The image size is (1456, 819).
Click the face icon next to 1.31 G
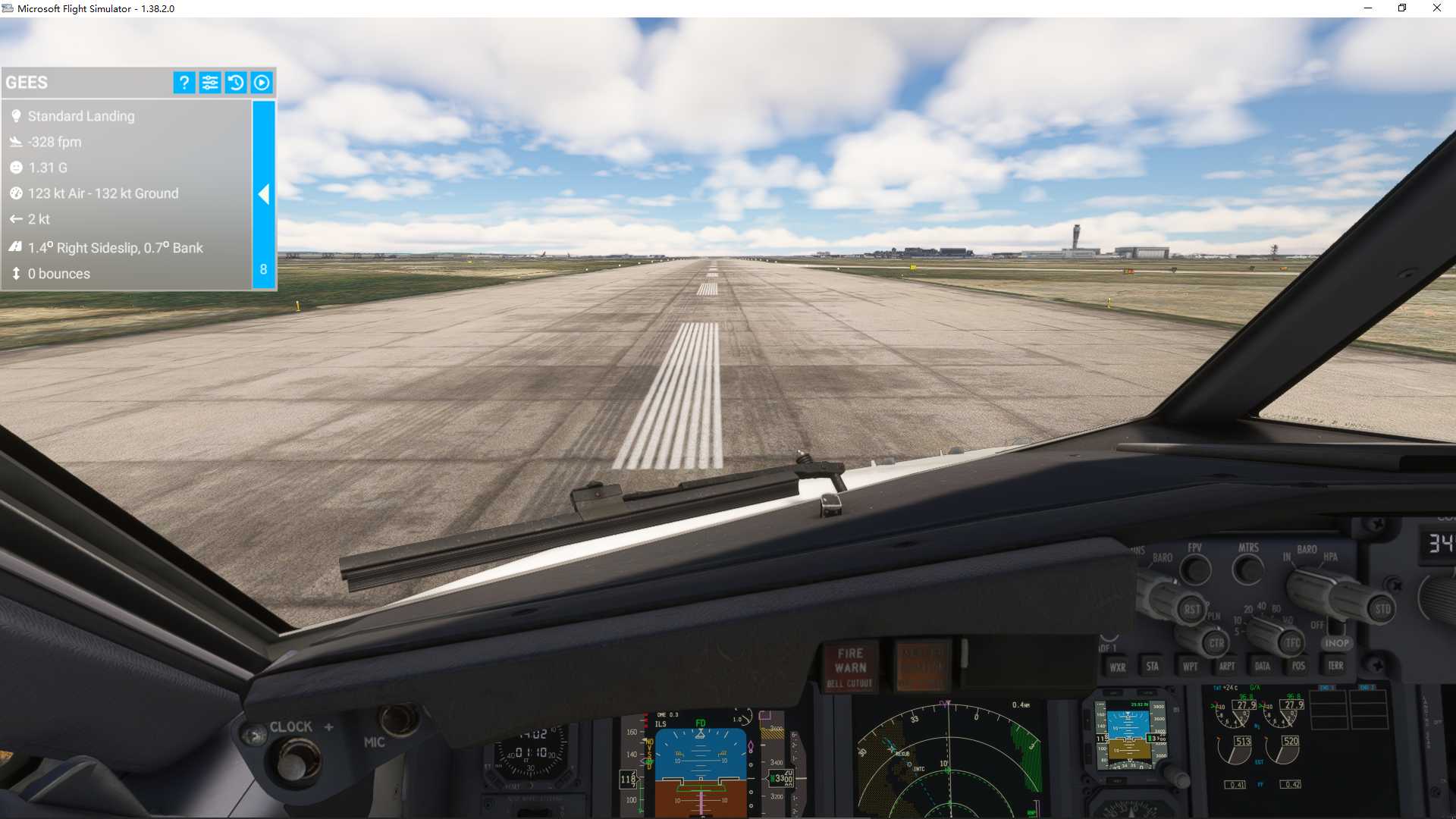[x=15, y=167]
